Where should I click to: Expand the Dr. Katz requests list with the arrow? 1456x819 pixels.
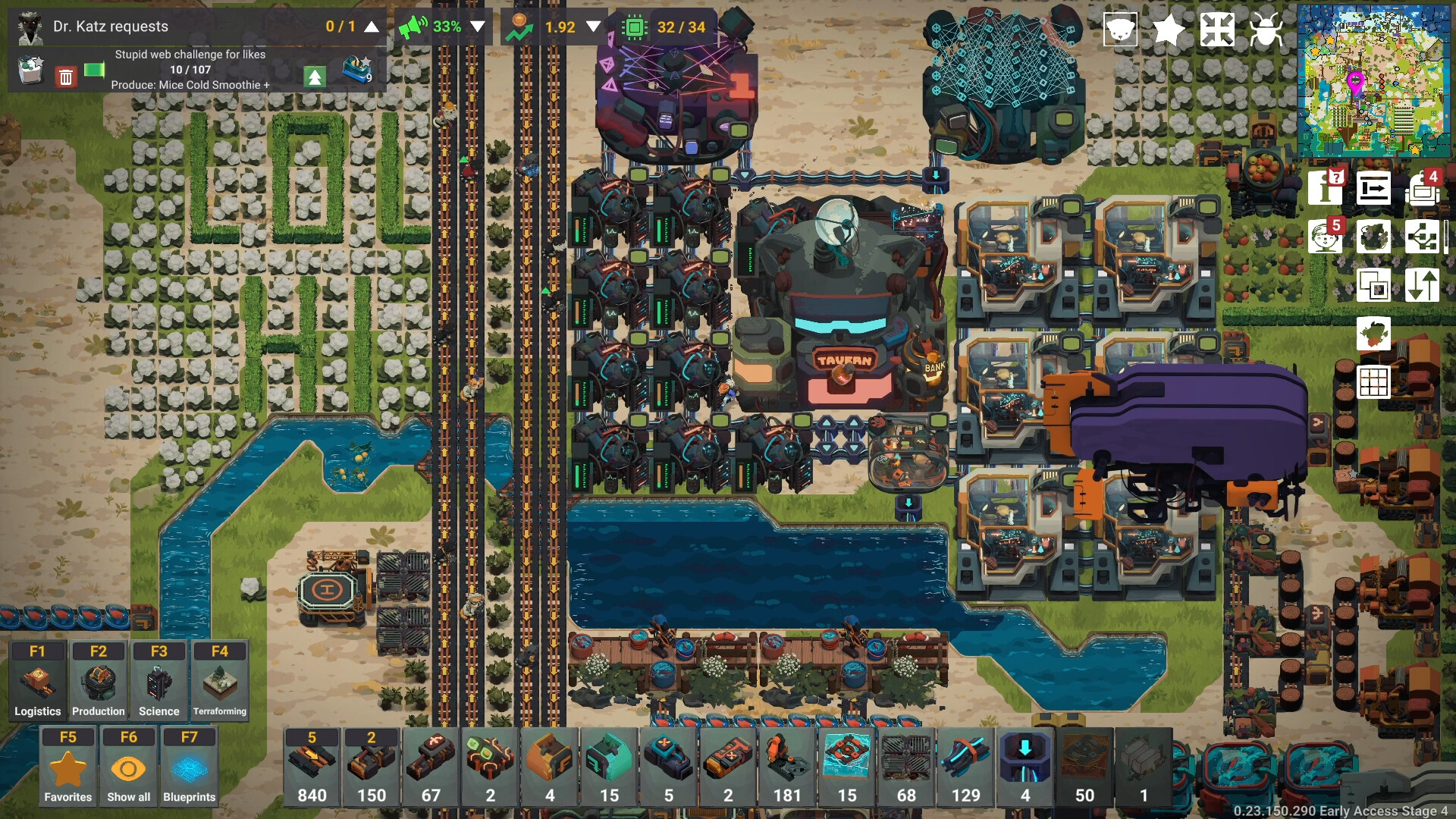[370, 27]
